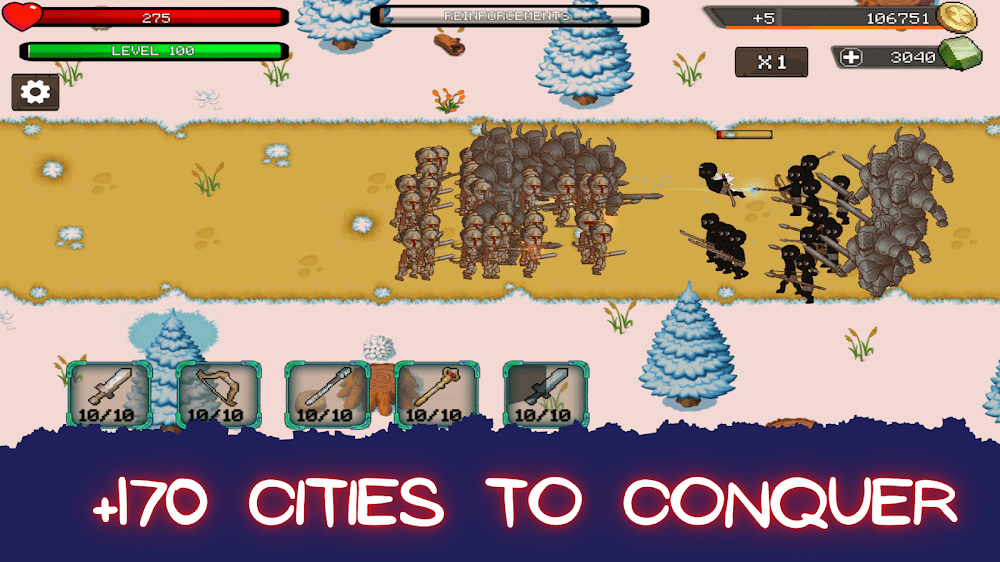Tap the +5 gold income panel
The height and width of the screenshot is (562, 1000).
[765, 18]
